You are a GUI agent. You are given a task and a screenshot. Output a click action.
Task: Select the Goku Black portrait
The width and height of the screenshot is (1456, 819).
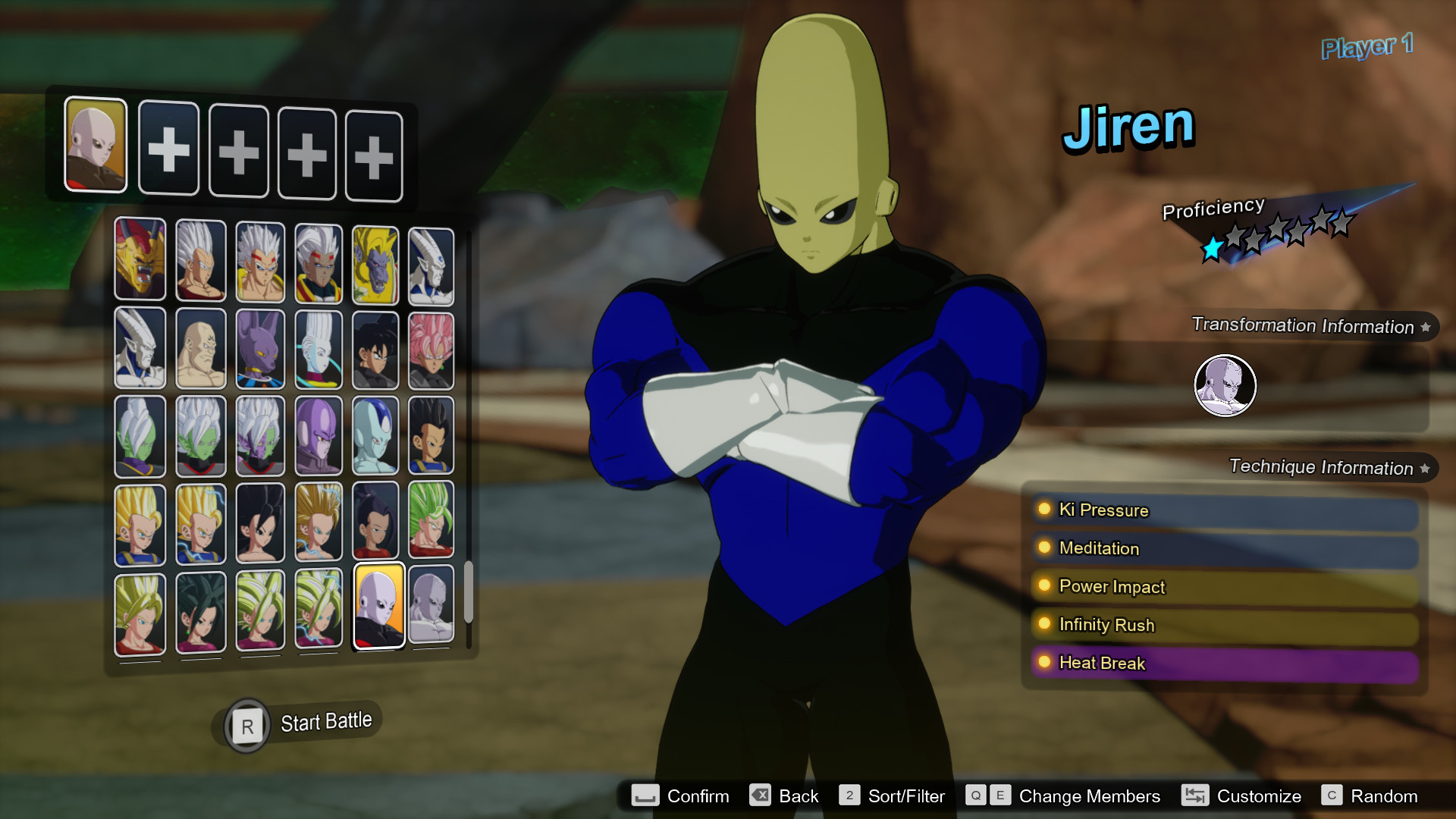375,350
